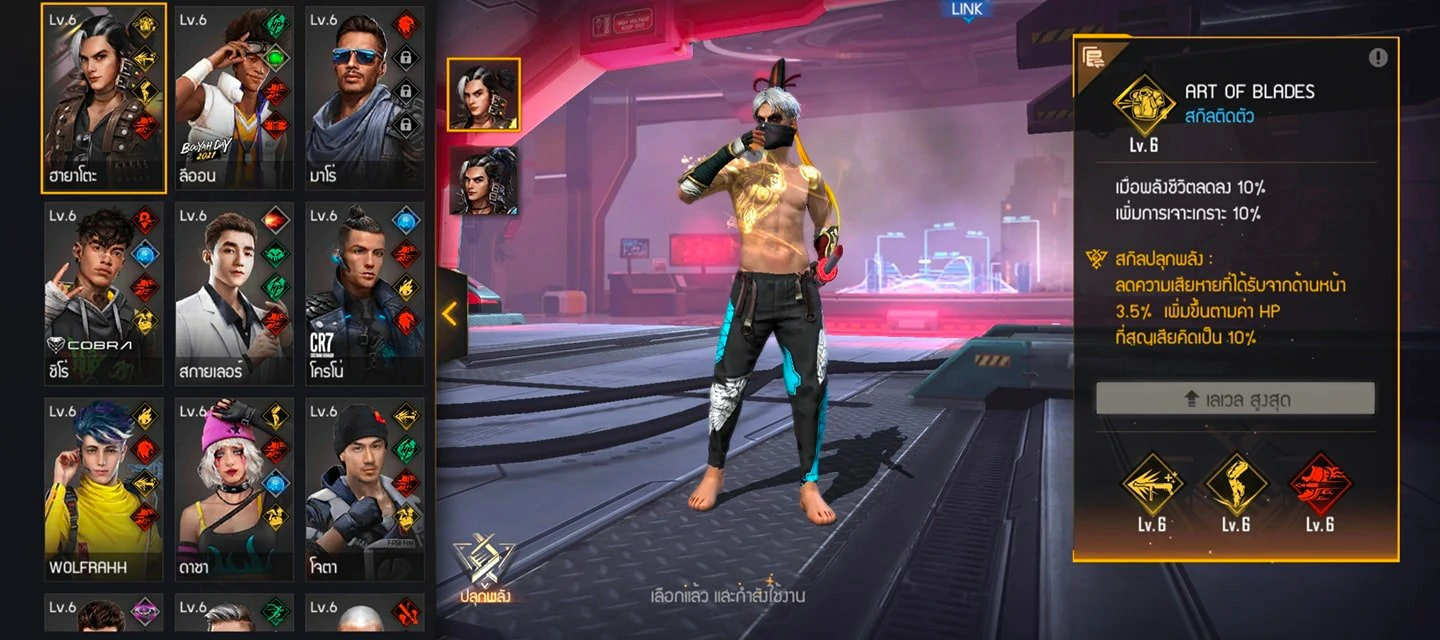This screenshot has width=1440, height=640.
Task: Select the red diamond skill icon at Lv.6
Action: [x=1320, y=484]
